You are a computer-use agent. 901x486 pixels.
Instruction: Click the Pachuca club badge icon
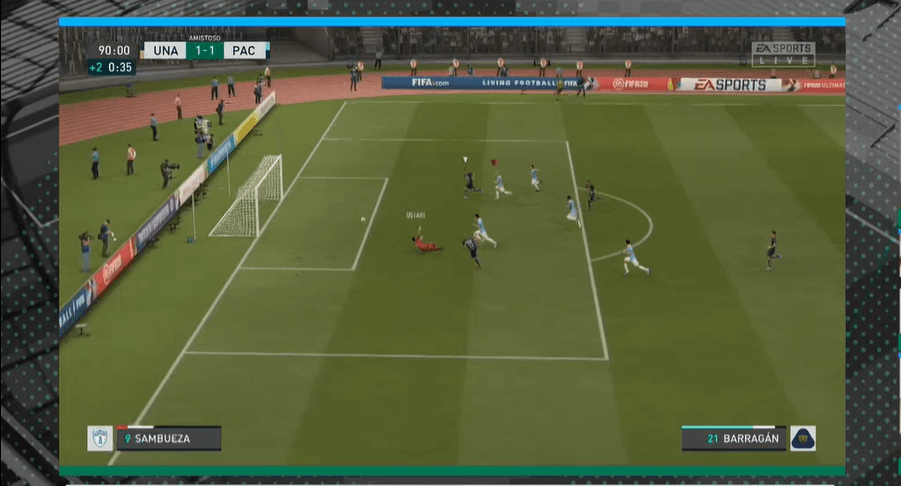(100, 438)
